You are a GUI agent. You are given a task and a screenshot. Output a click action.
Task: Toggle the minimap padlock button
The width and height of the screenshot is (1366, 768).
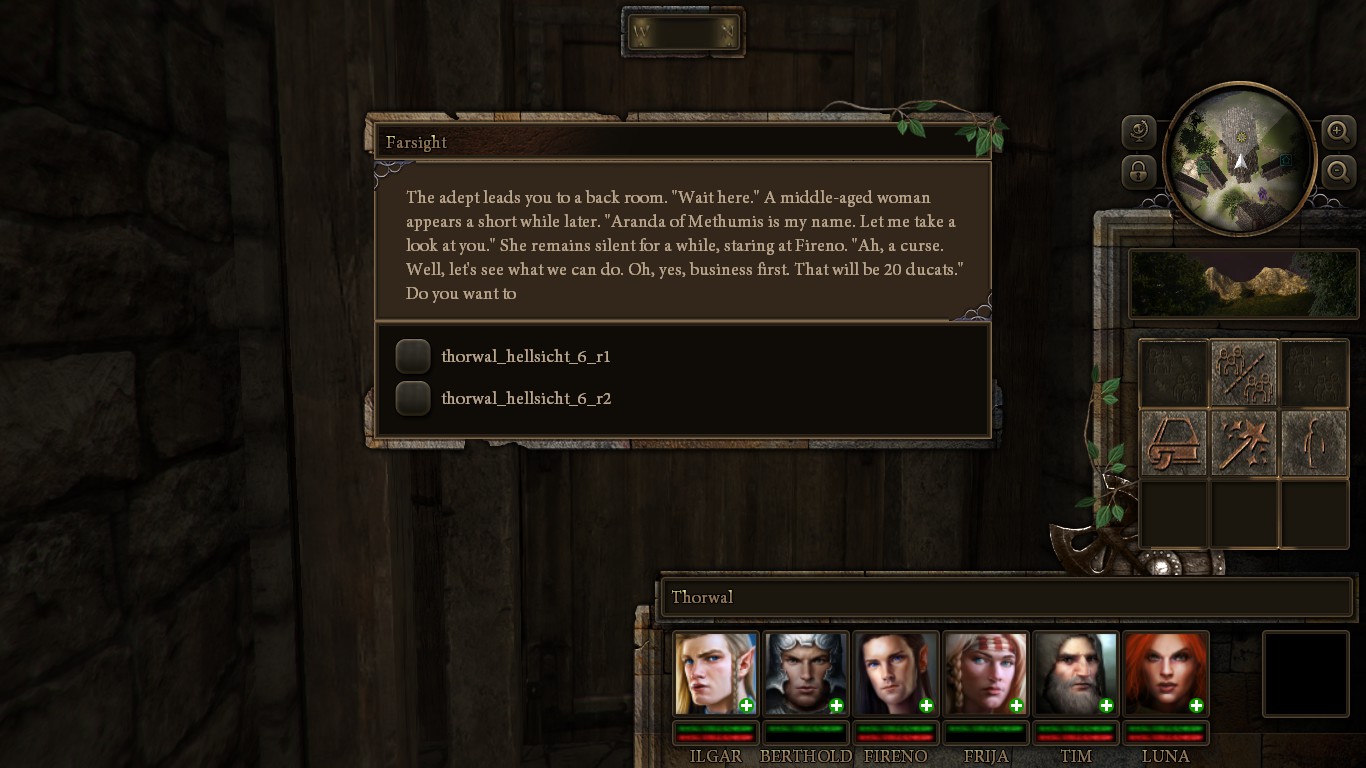point(1139,171)
